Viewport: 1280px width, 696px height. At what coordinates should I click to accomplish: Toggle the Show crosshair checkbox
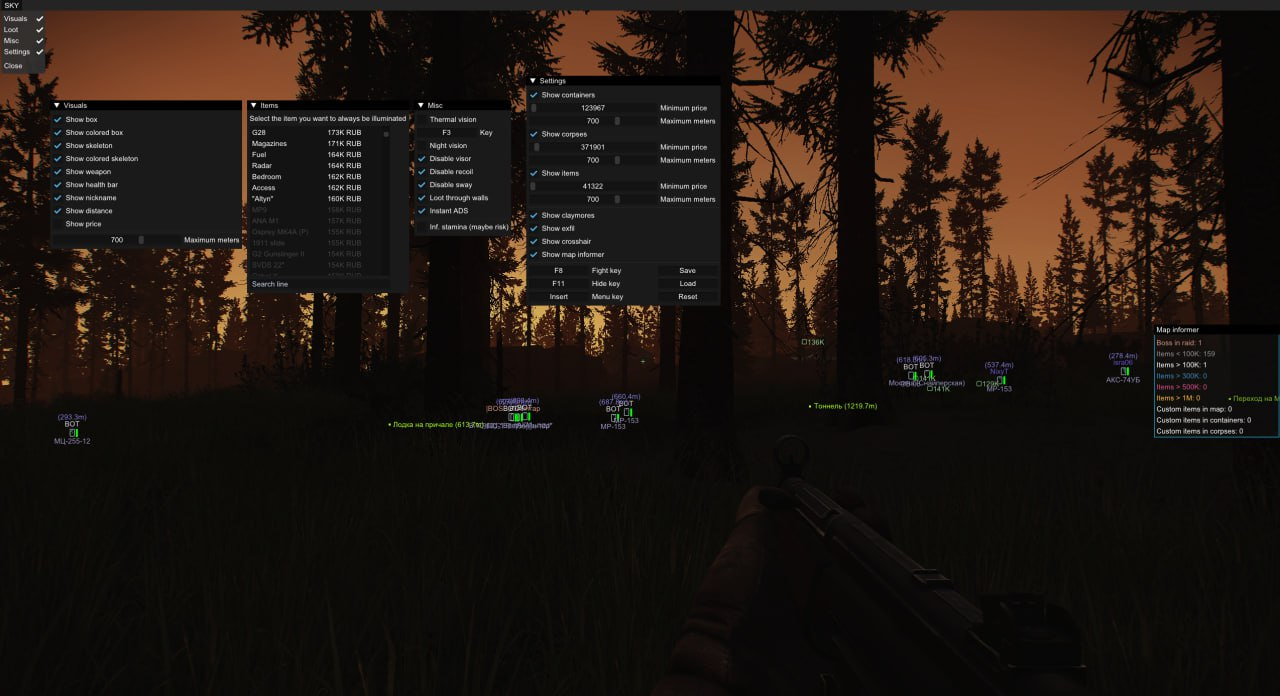point(534,242)
